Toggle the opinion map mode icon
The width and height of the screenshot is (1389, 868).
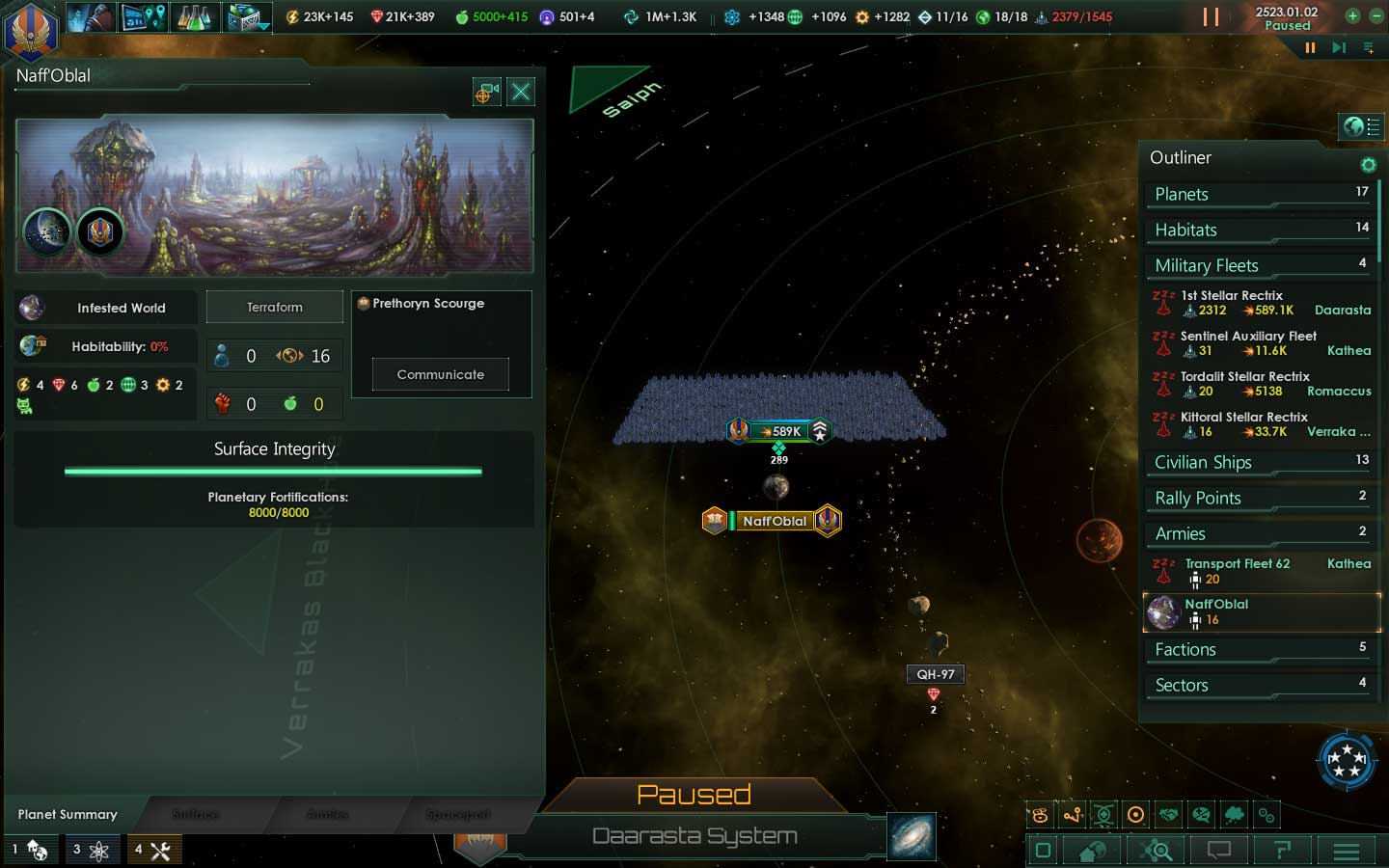1201,815
